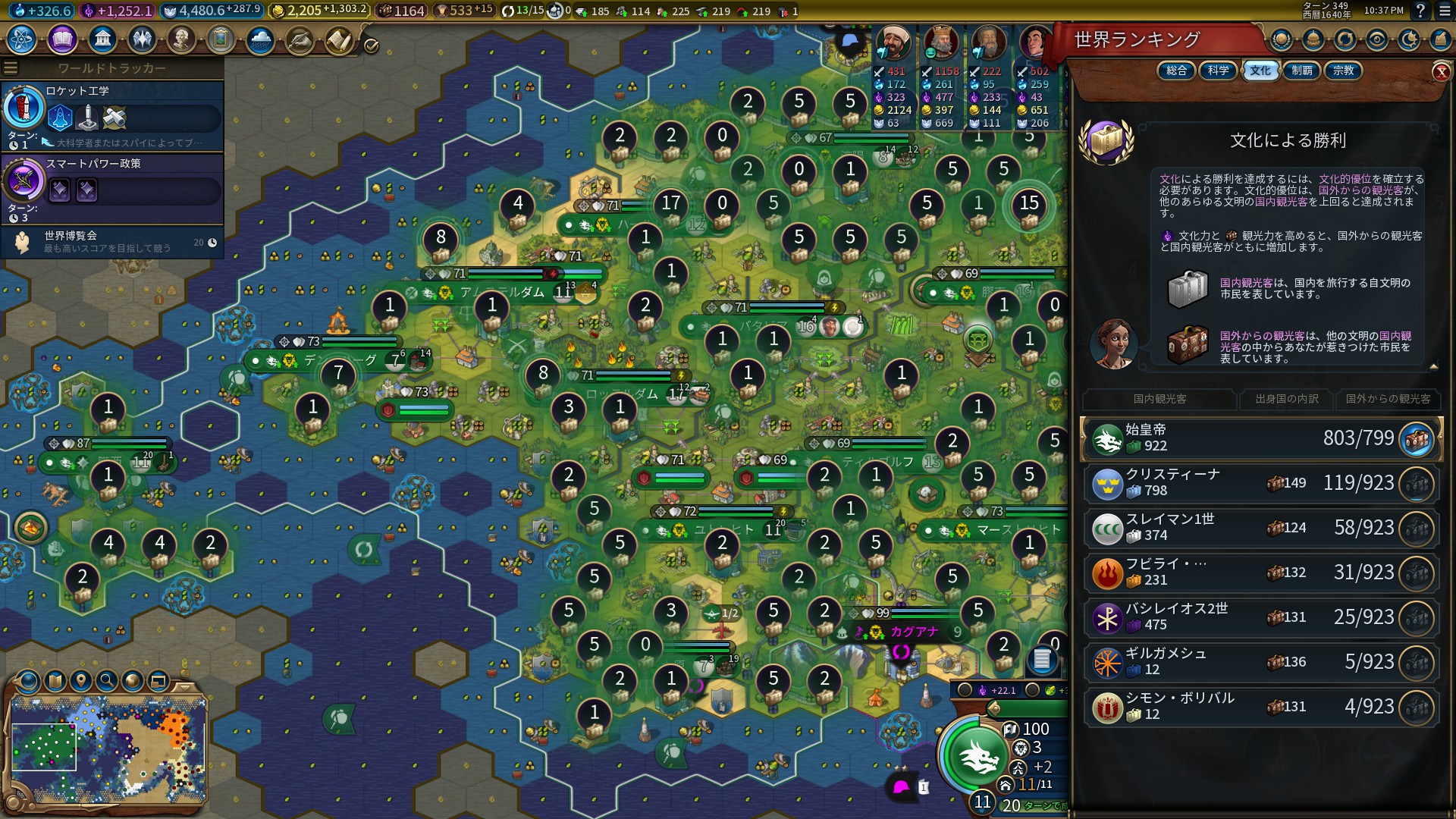Select the 総合 ranking tab
The height and width of the screenshot is (819, 1456).
pyautogui.click(x=1176, y=71)
